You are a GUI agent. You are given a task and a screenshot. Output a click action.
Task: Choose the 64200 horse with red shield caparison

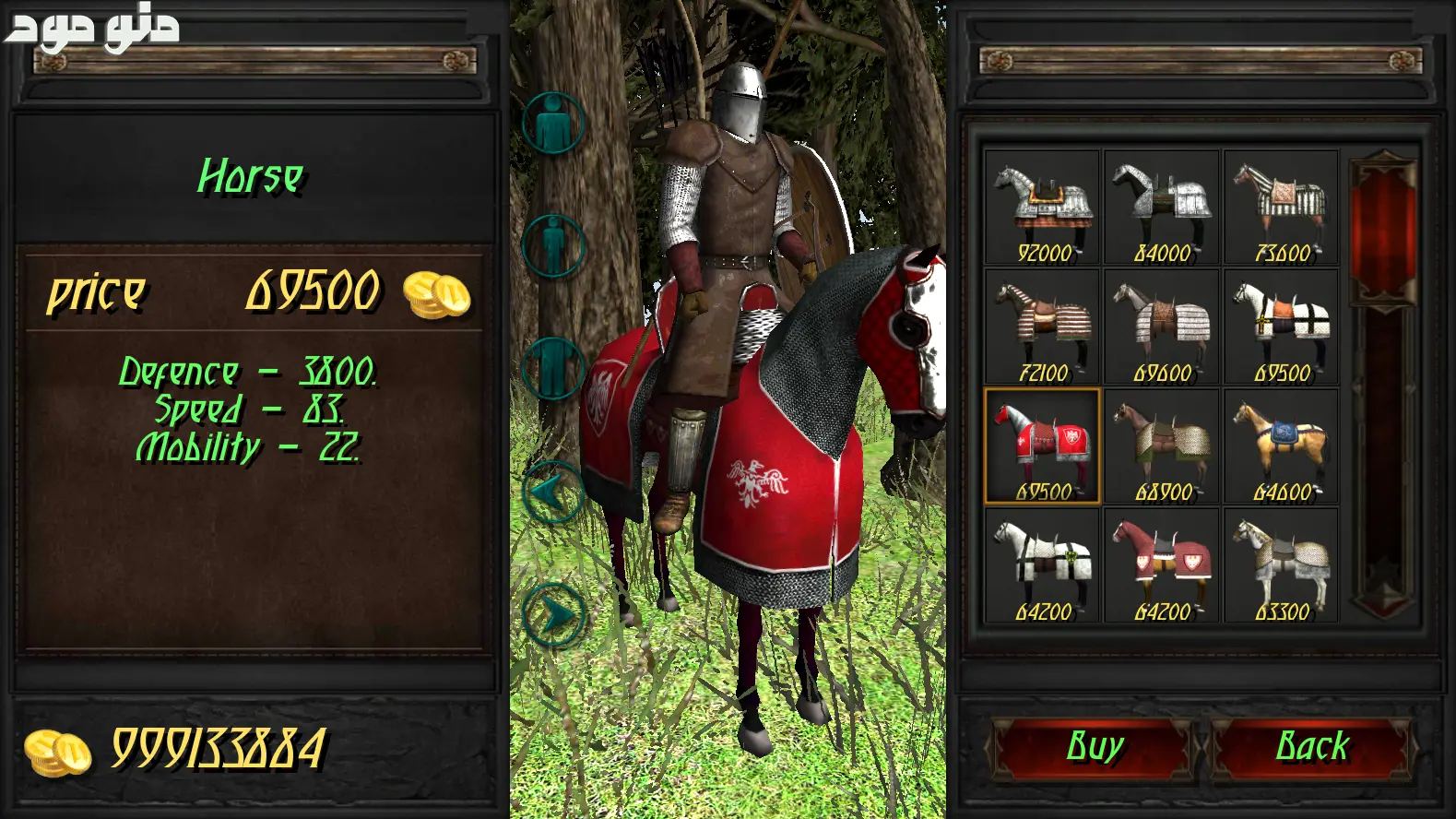tap(1162, 566)
